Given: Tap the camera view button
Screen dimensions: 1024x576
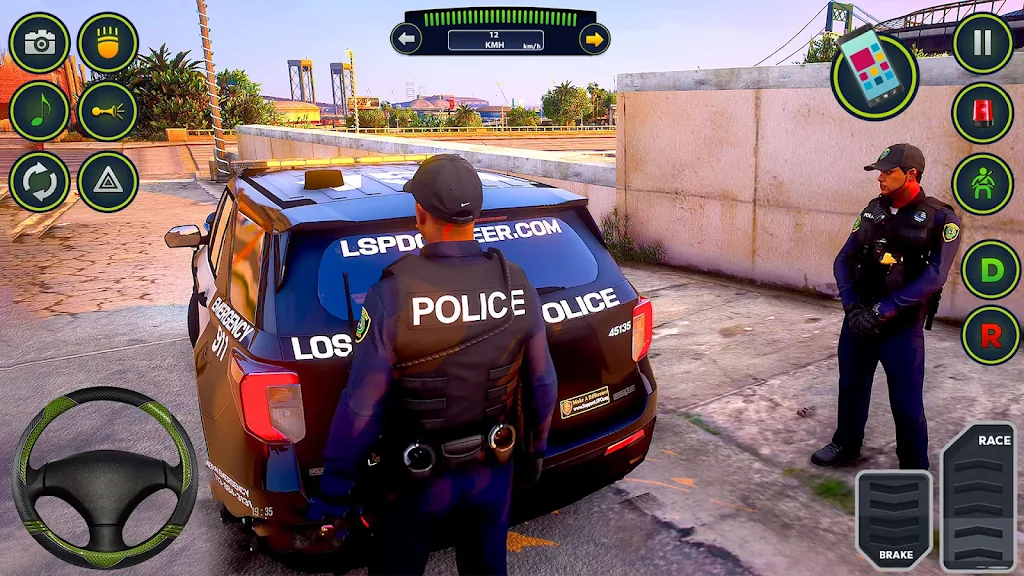Looking at the screenshot, I should (39, 42).
